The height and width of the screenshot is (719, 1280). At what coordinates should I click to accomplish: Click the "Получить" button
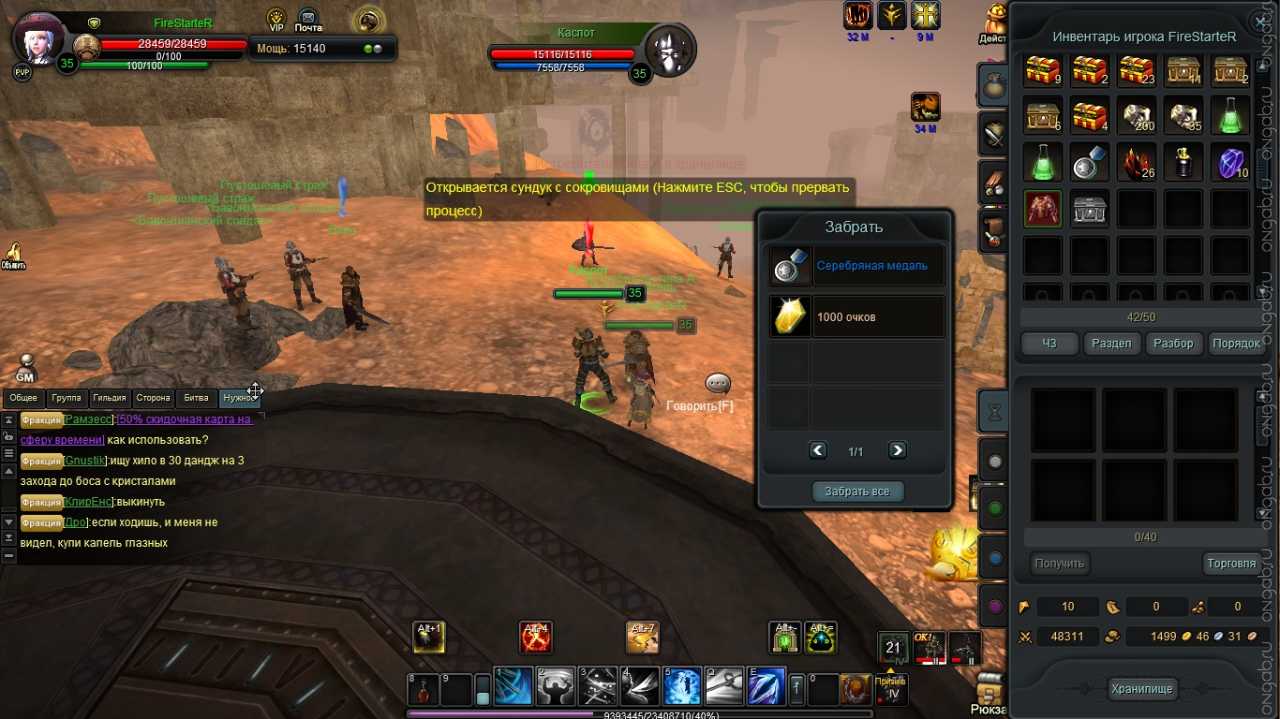1060,563
